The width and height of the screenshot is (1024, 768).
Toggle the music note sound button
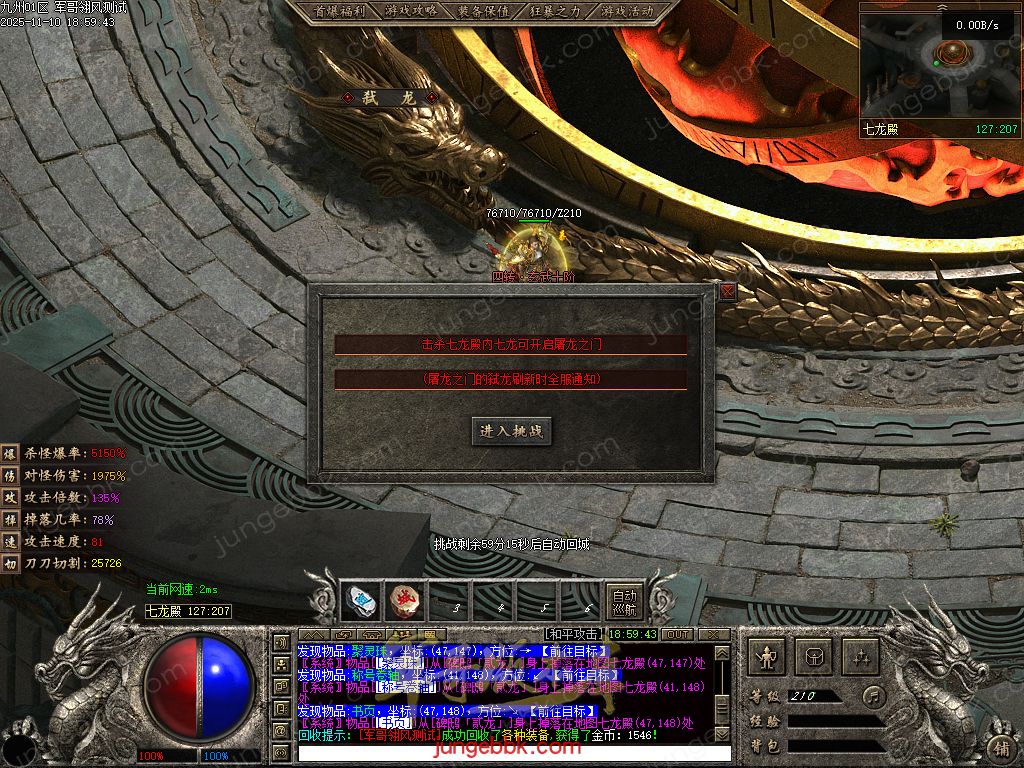874,695
